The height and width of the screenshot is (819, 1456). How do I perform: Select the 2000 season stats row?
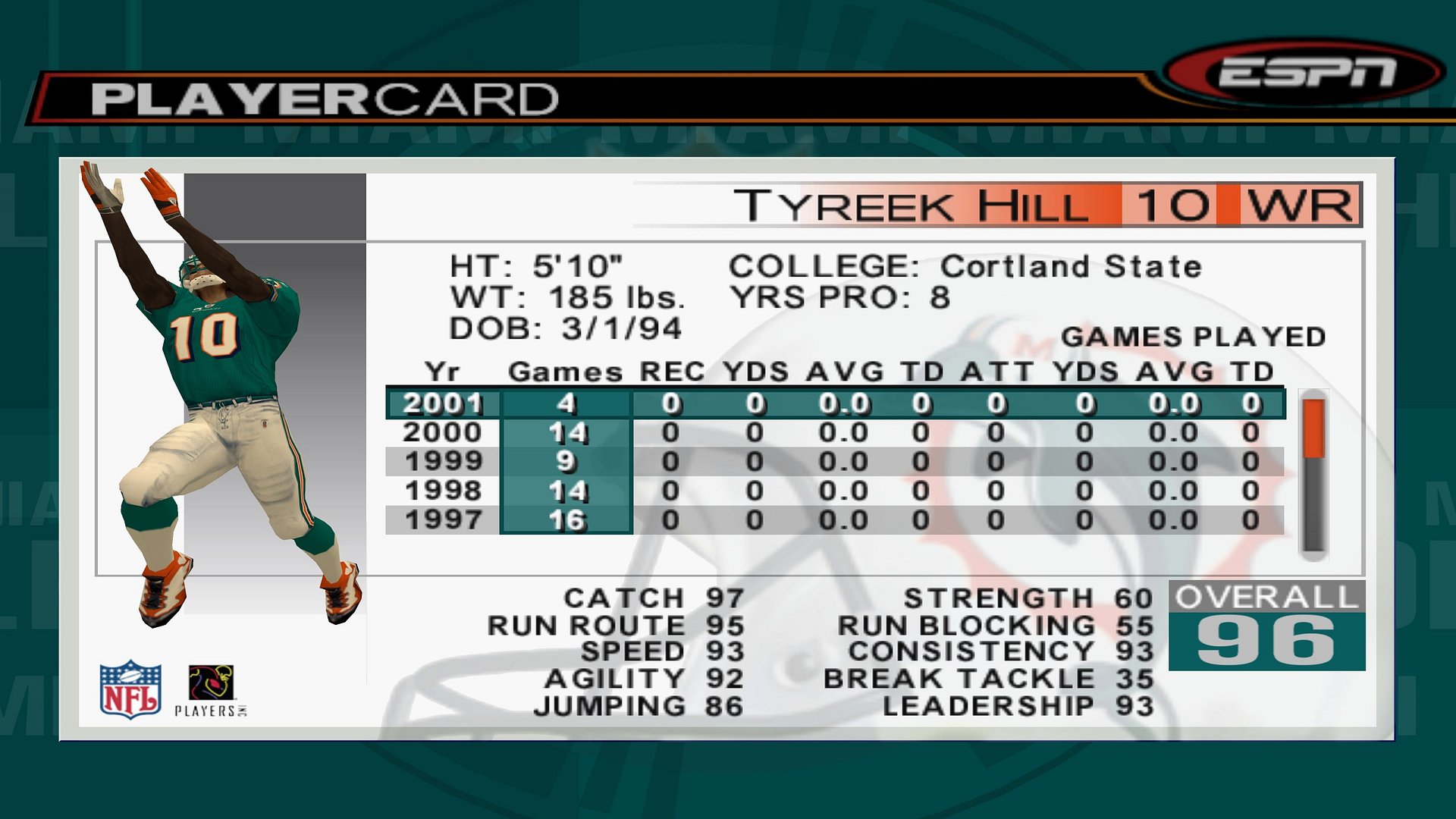834,433
